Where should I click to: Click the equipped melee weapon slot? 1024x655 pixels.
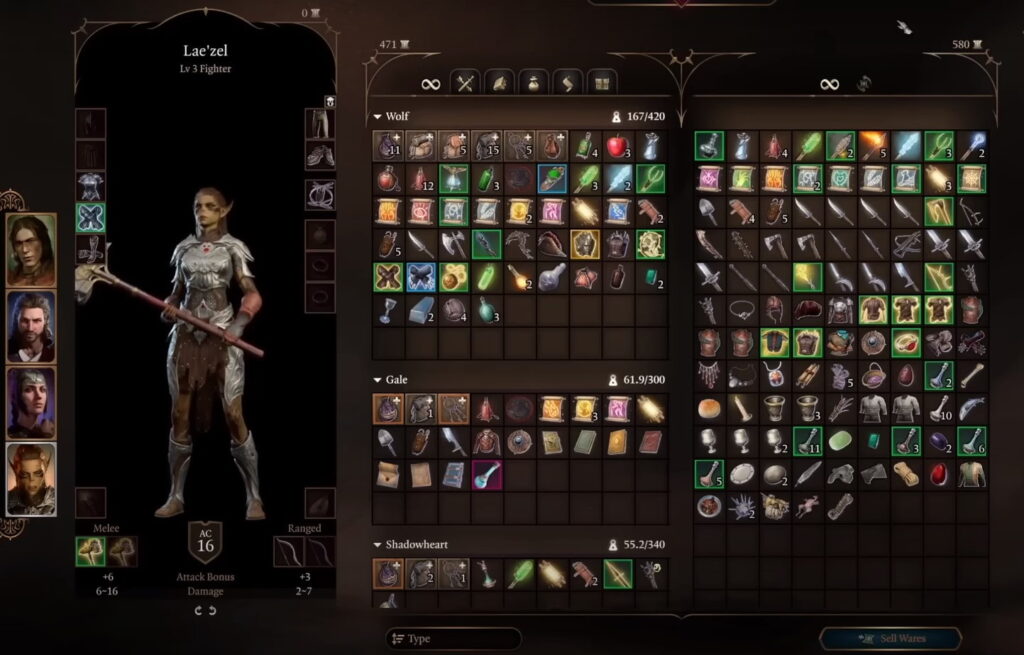91,551
